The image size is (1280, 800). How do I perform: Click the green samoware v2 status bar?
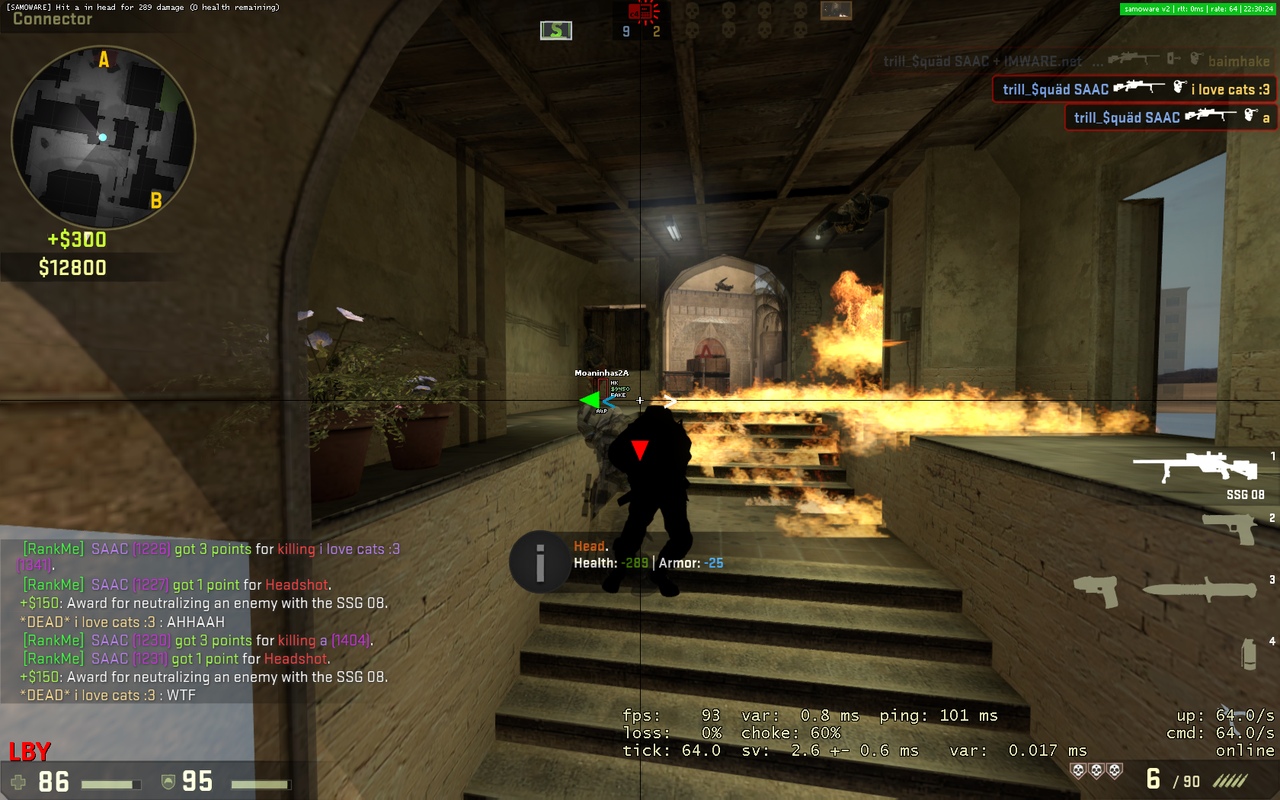click(1198, 8)
